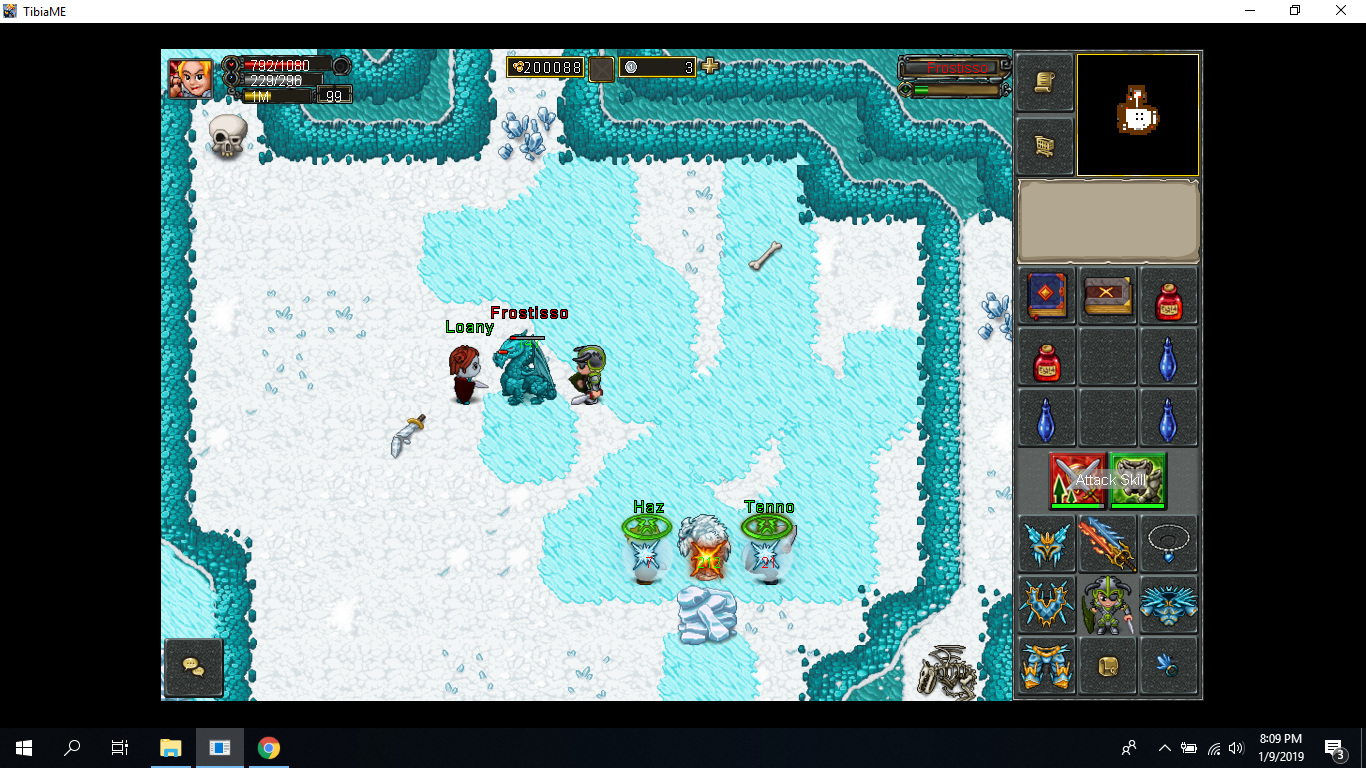Select the flaming sword weapon slot

pos(1108,545)
